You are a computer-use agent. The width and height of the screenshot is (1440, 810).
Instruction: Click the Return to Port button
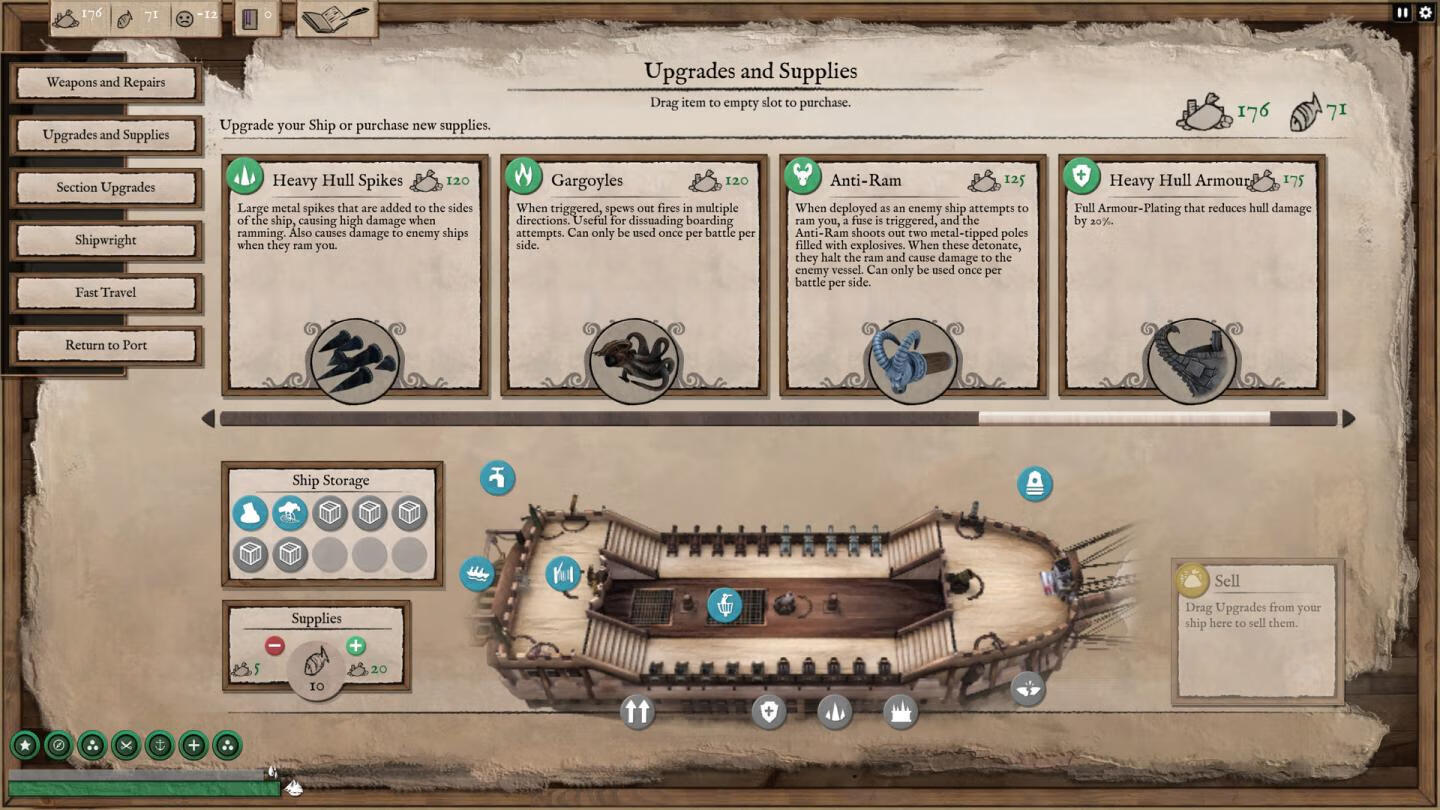point(106,345)
